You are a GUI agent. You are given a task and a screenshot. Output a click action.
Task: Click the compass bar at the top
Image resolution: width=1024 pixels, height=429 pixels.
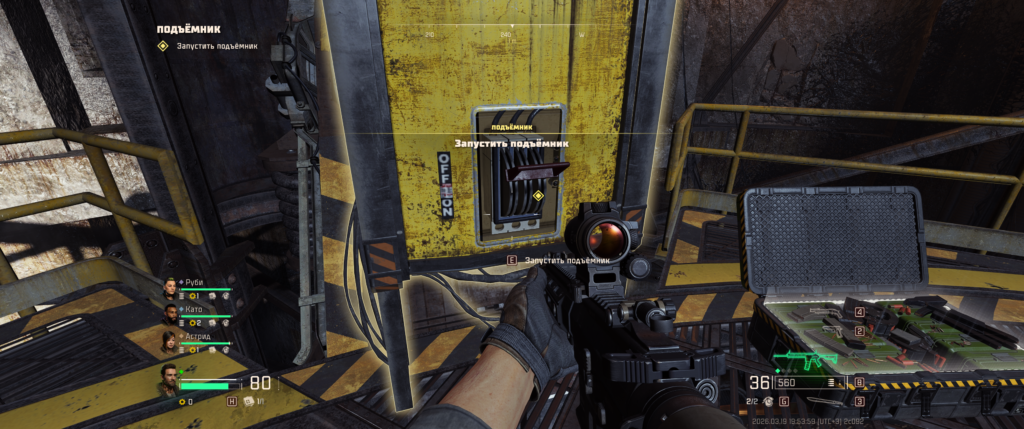(512, 32)
